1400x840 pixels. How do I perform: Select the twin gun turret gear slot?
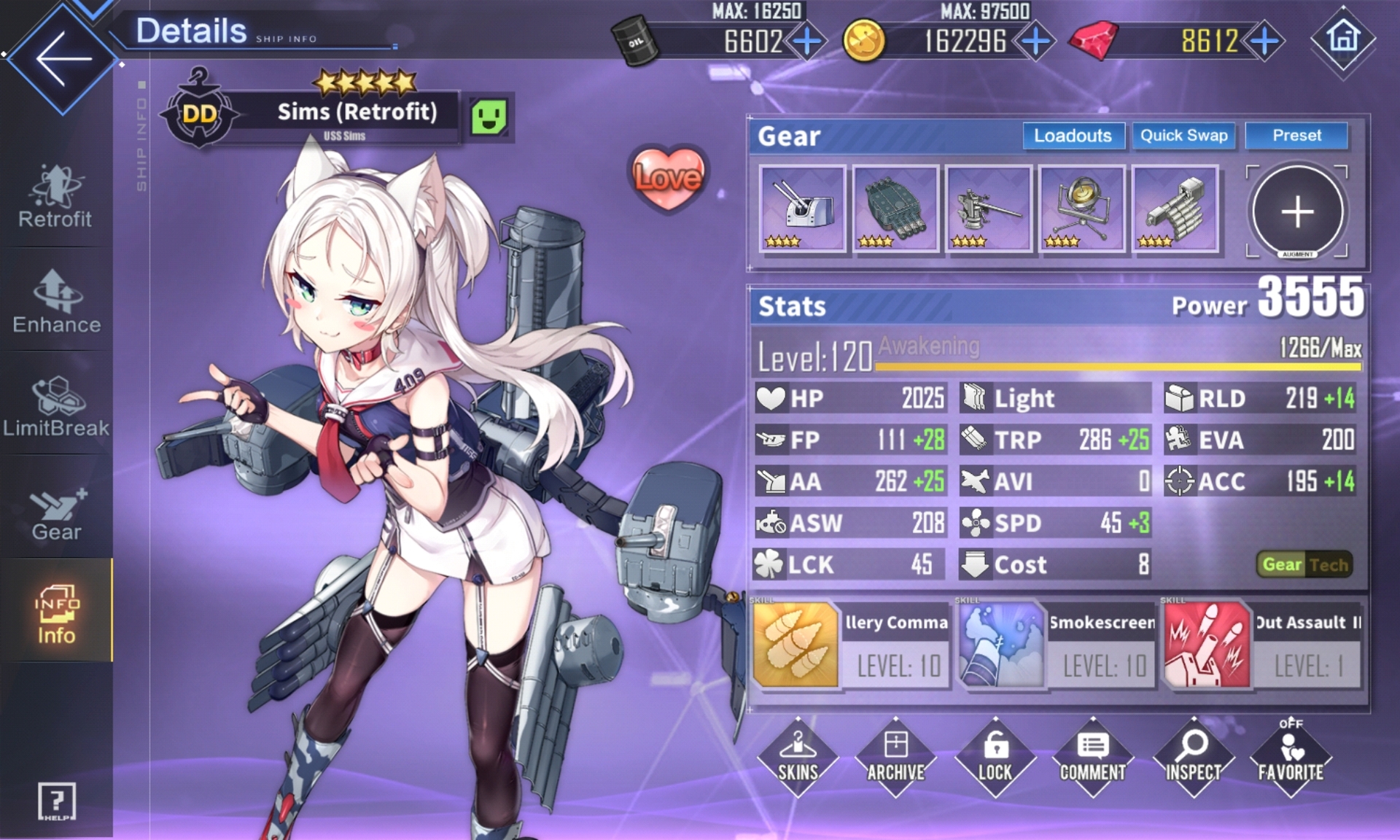pyautogui.click(x=802, y=209)
